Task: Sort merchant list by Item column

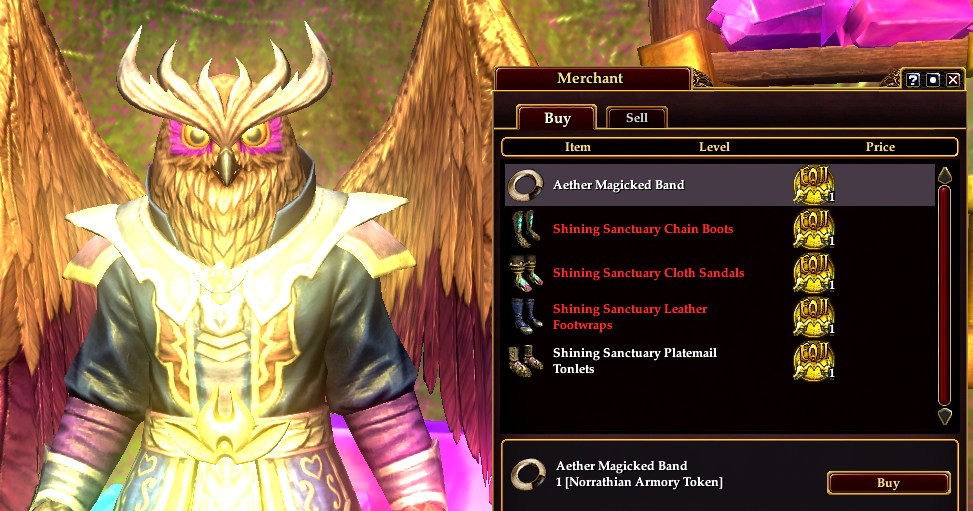Action: click(x=578, y=147)
